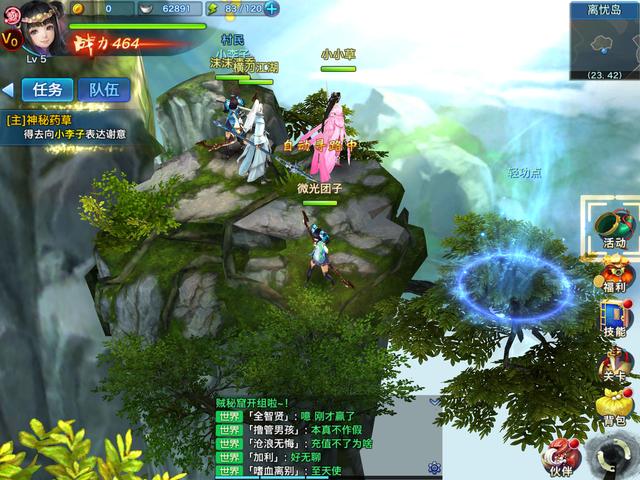Viewport: 640px width, 480px height.
Task: Open the player character portrait
Action: pyautogui.click(x=42, y=27)
